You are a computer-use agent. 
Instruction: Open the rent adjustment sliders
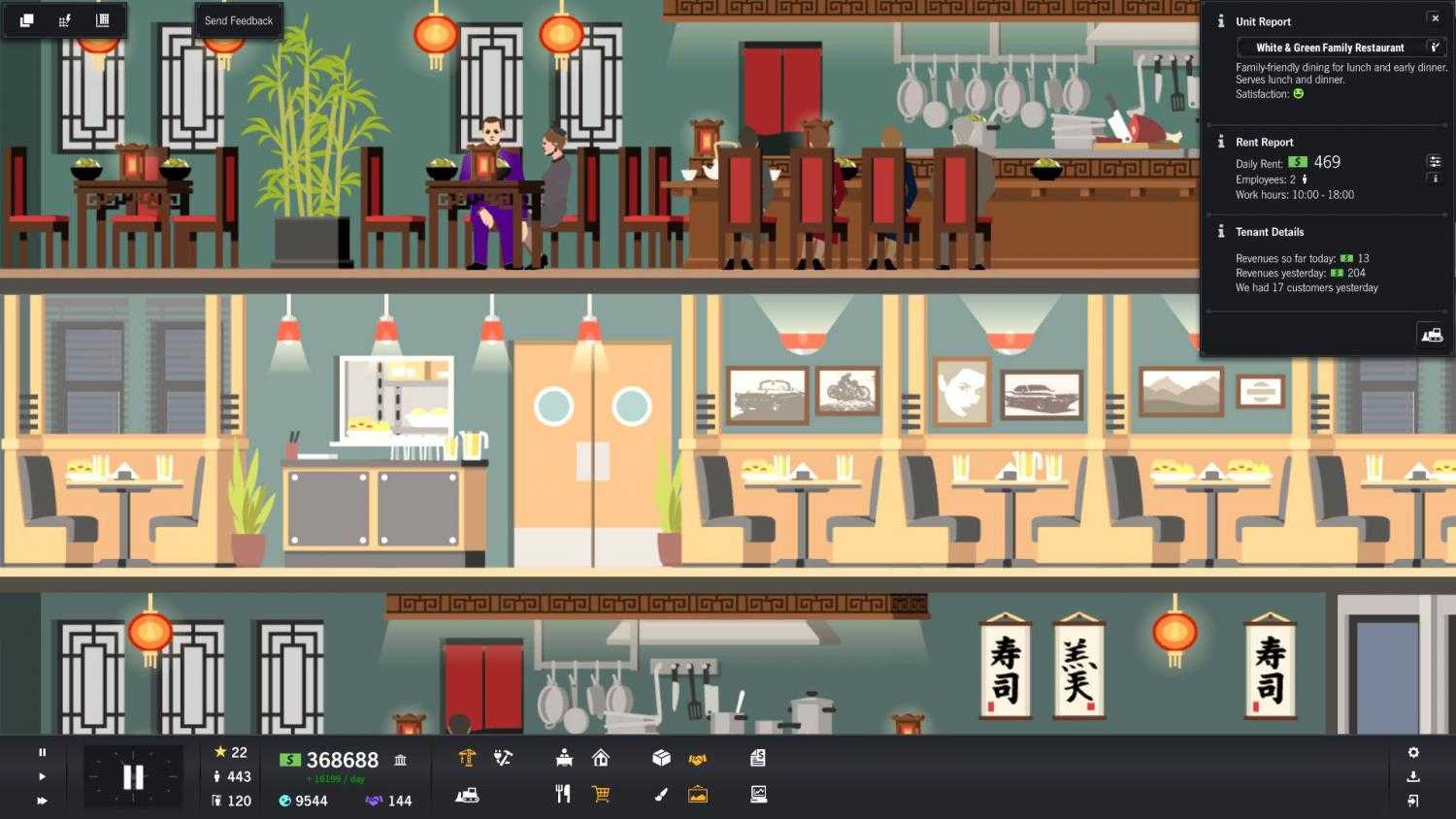coord(1435,161)
